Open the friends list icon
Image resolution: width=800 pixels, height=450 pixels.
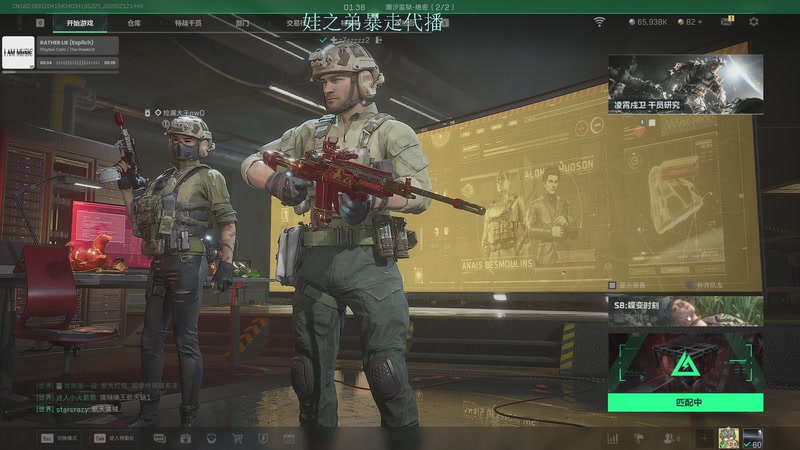point(669,438)
